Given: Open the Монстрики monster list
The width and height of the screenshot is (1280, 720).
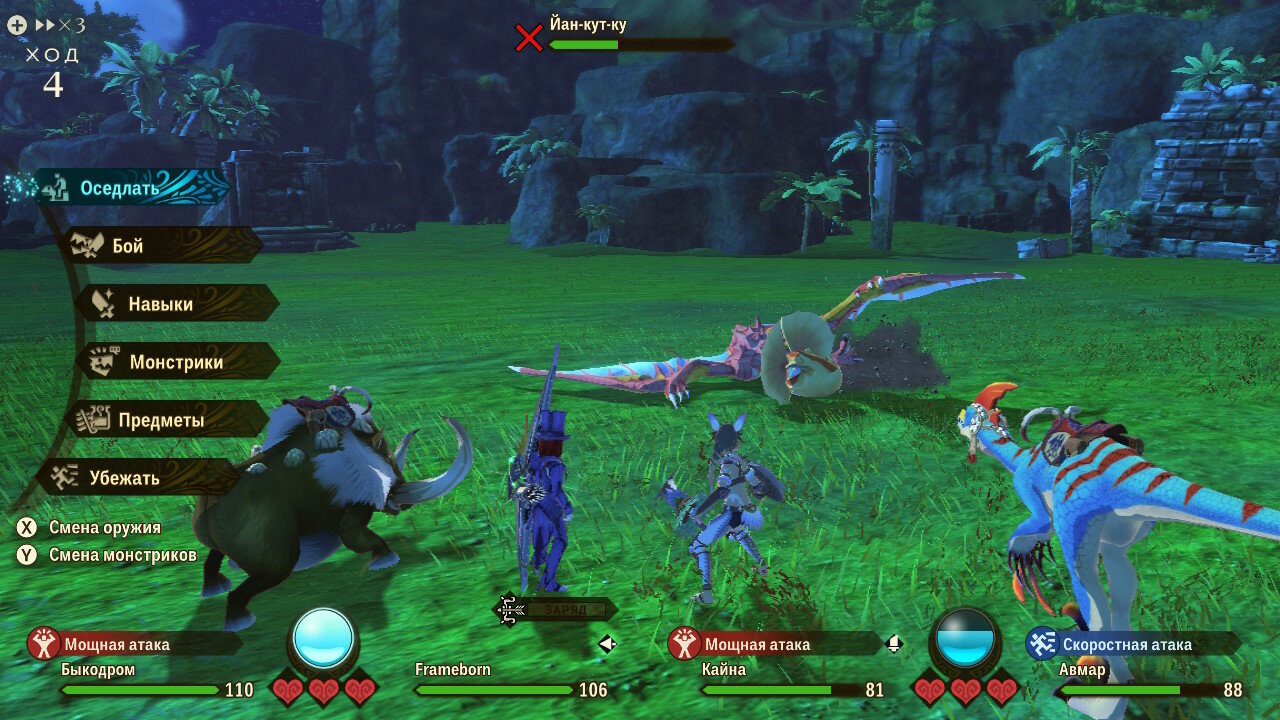Looking at the screenshot, I should coord(176,362).
